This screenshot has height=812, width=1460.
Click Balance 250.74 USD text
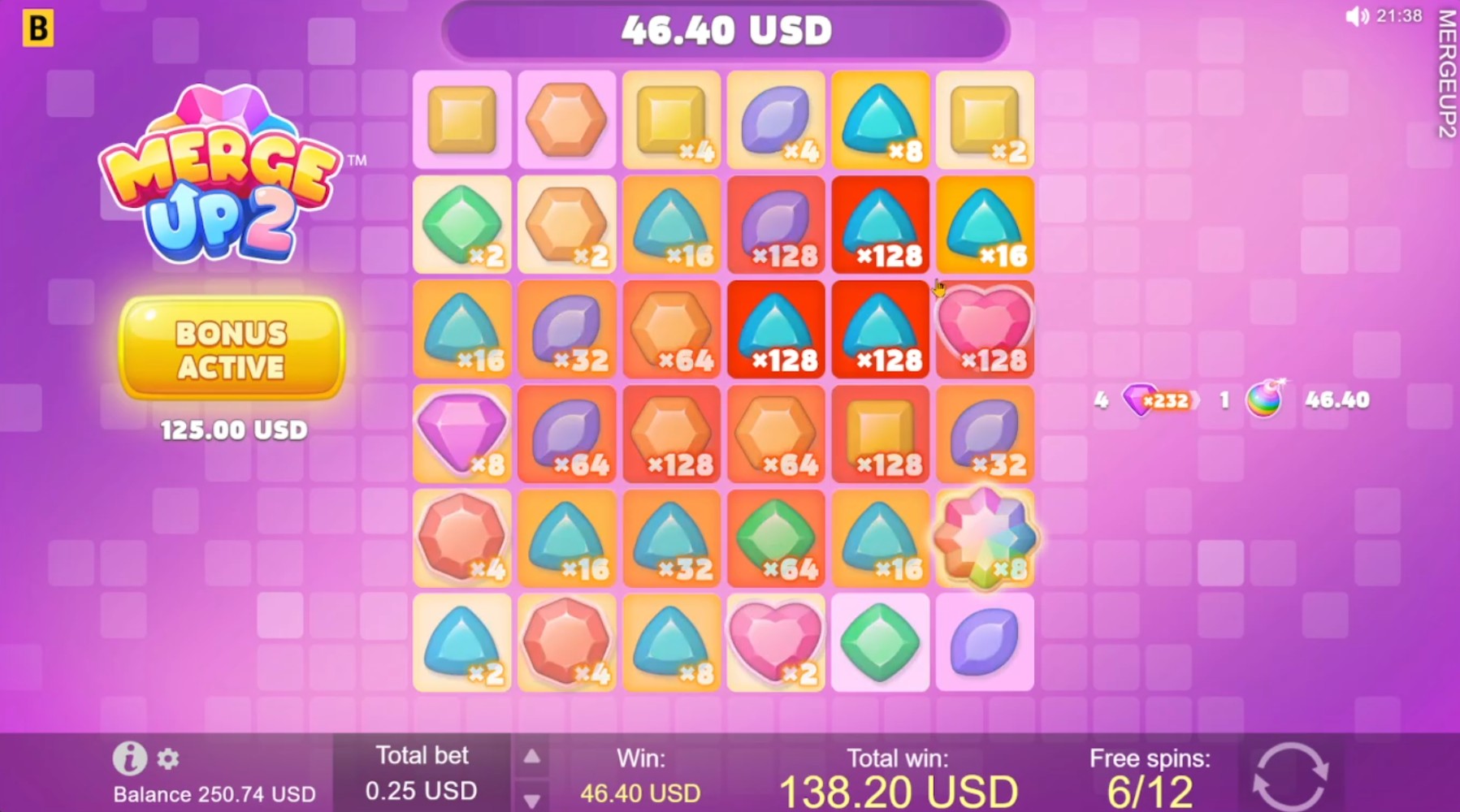pyautogui.click(x=214, y=793)
